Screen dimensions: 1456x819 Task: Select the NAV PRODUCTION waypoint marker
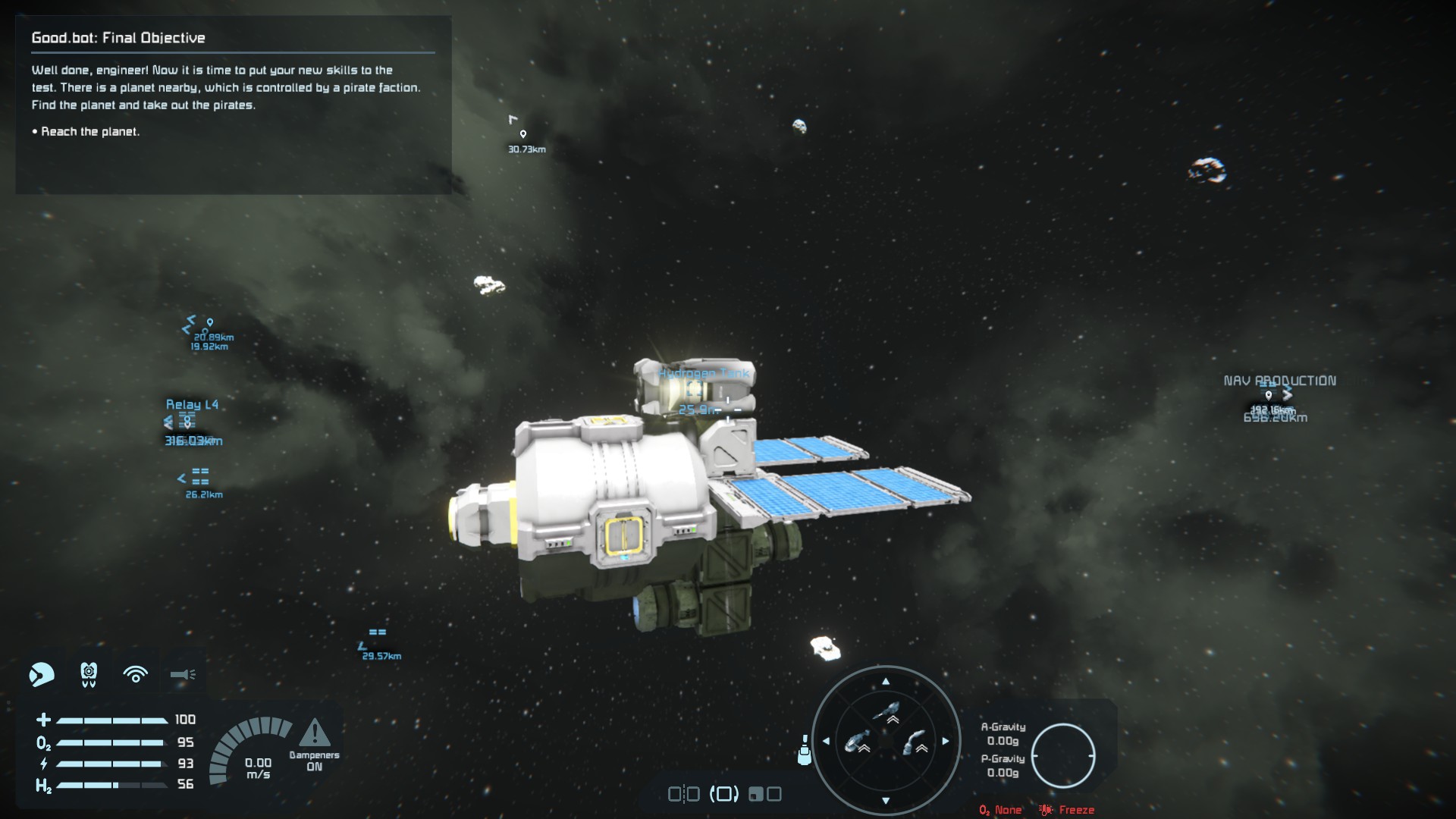tap(1269, 395)
